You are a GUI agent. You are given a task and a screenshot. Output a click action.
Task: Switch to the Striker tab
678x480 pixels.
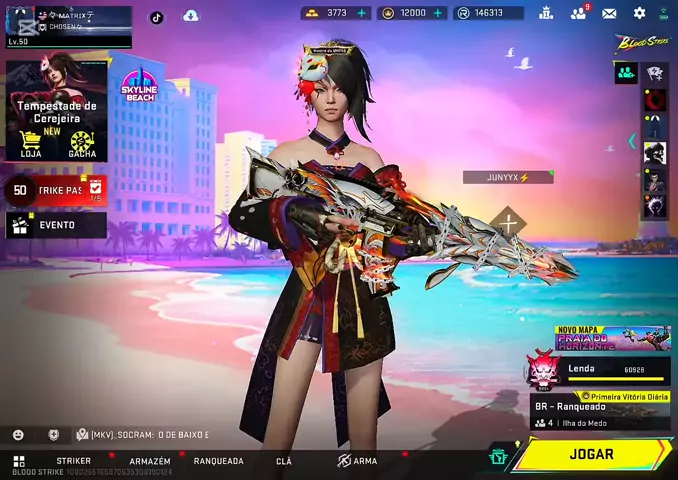tap(74, 461)
